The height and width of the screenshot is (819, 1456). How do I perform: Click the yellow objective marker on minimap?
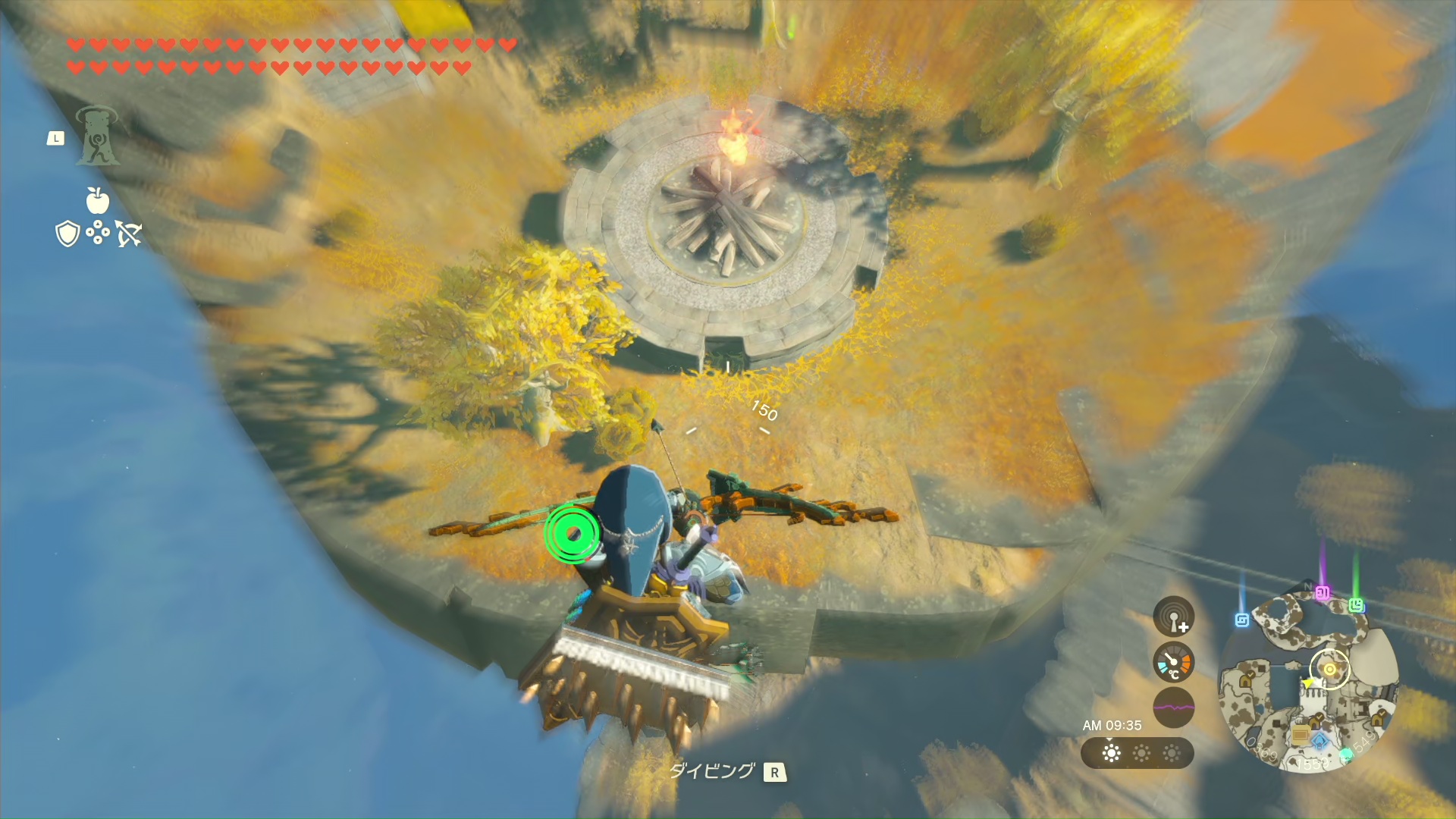click(x=1329, y=669)
